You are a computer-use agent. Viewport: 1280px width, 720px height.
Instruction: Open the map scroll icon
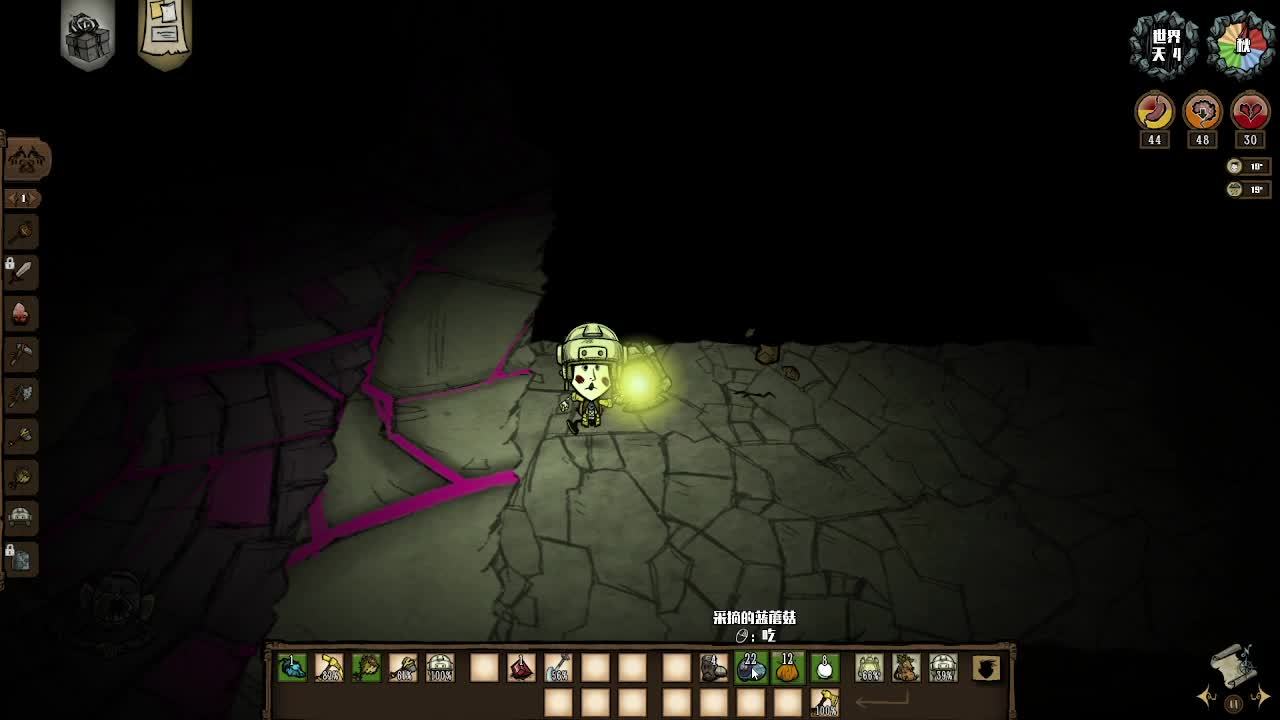1233,665
